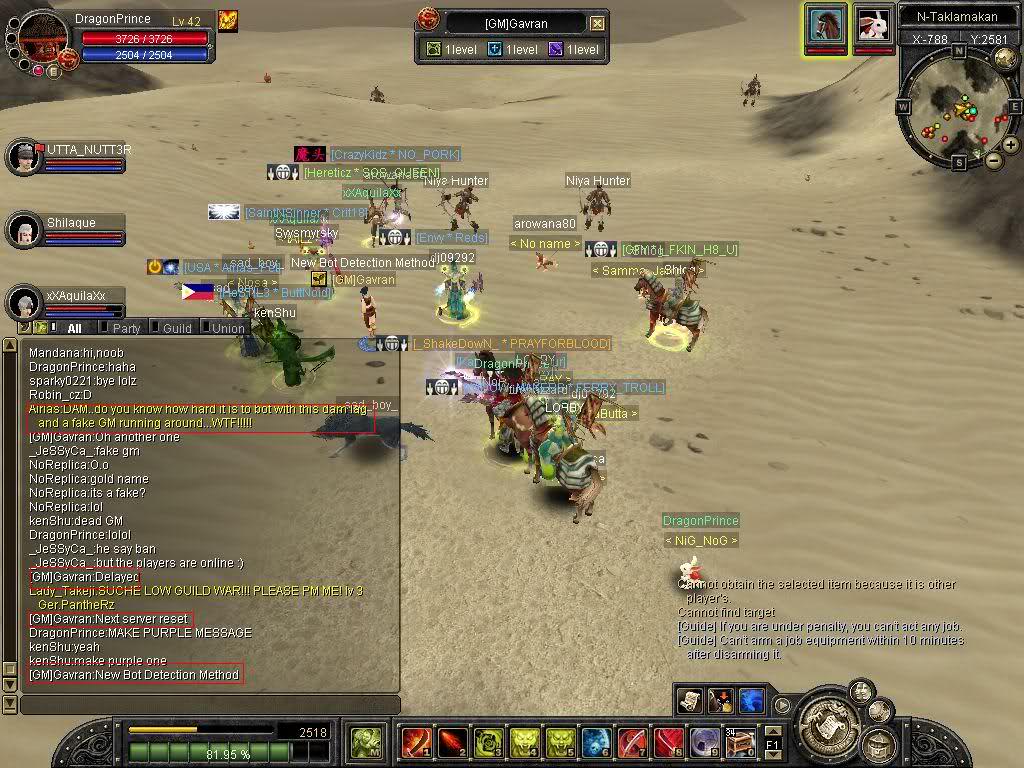
Task: Select the white rabbit pet portrait
Action: pyautogui.click(x=873, y=24)
